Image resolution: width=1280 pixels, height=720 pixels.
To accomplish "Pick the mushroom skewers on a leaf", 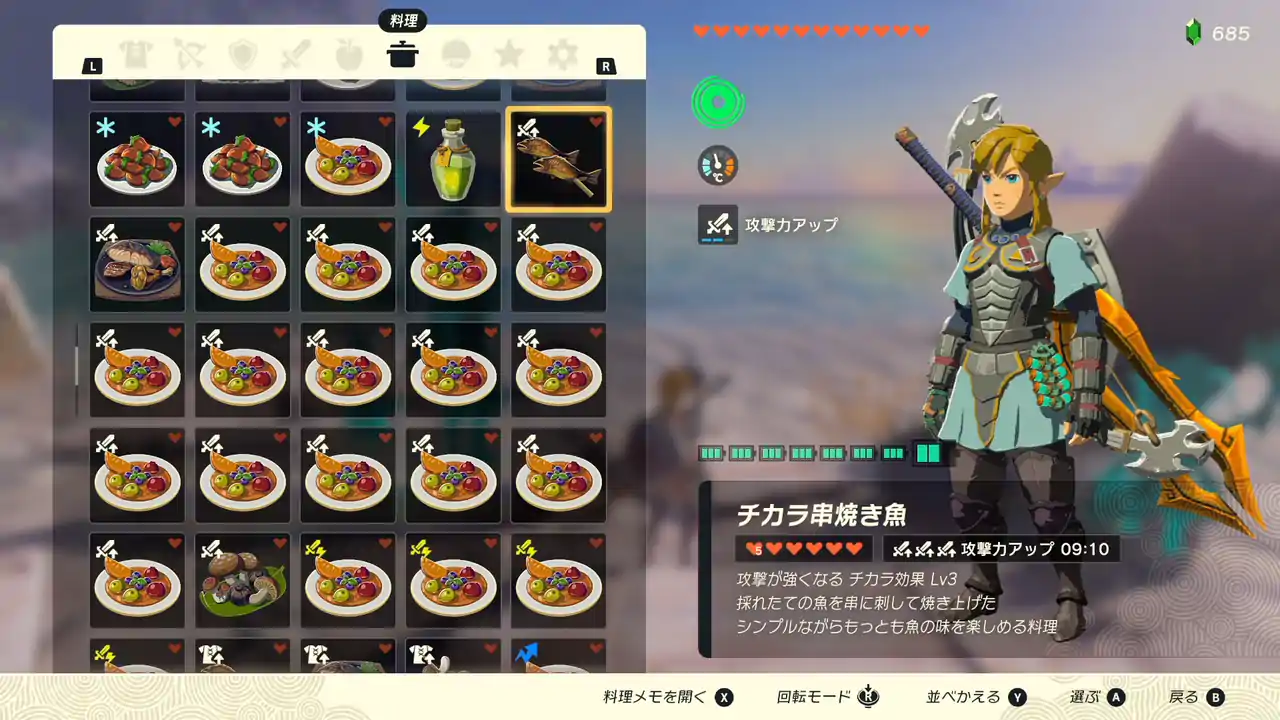I will coord(243,581).
